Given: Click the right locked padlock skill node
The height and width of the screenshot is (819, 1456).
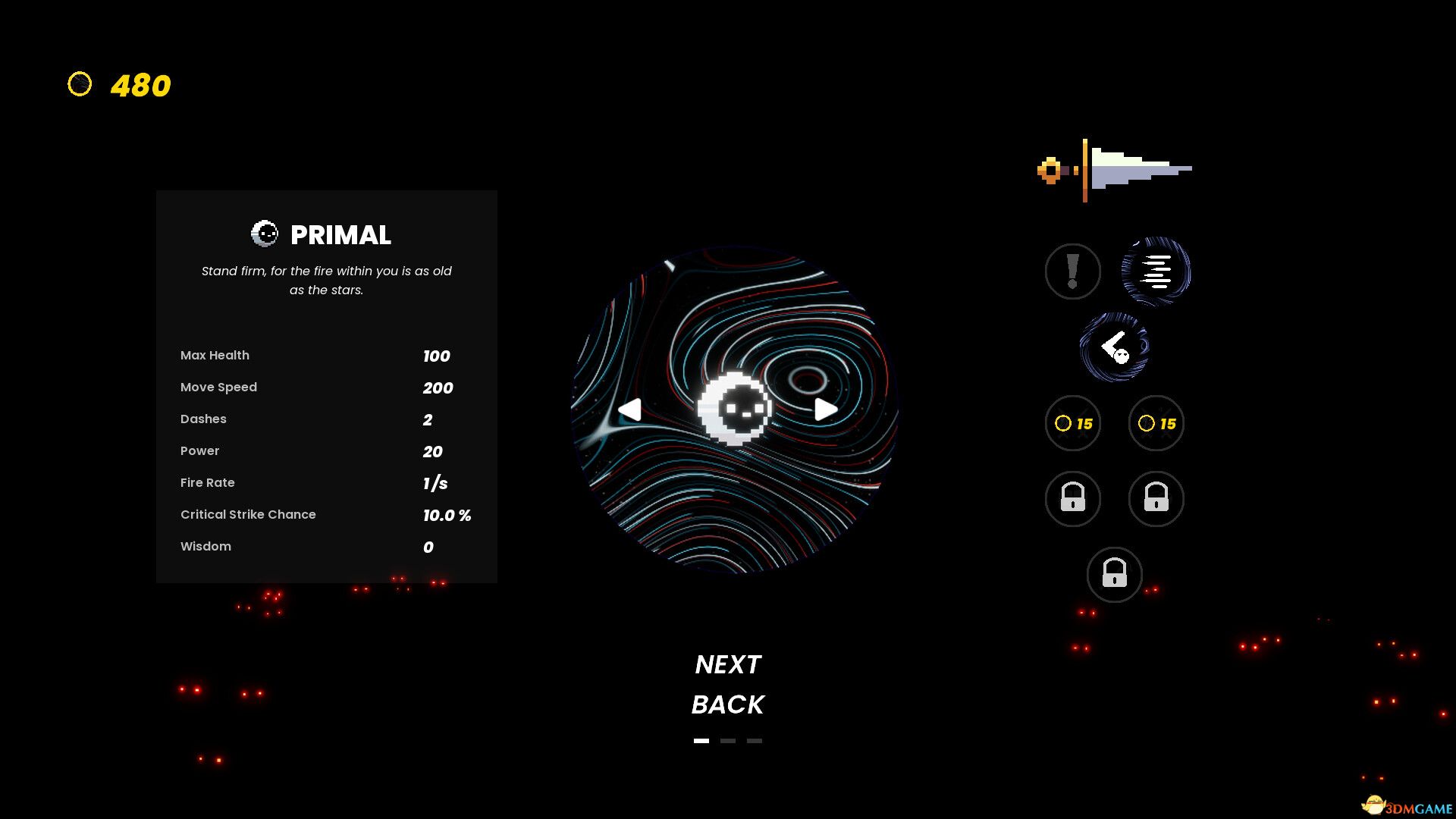Looking at the screenshot, I should coord(1156,498).
